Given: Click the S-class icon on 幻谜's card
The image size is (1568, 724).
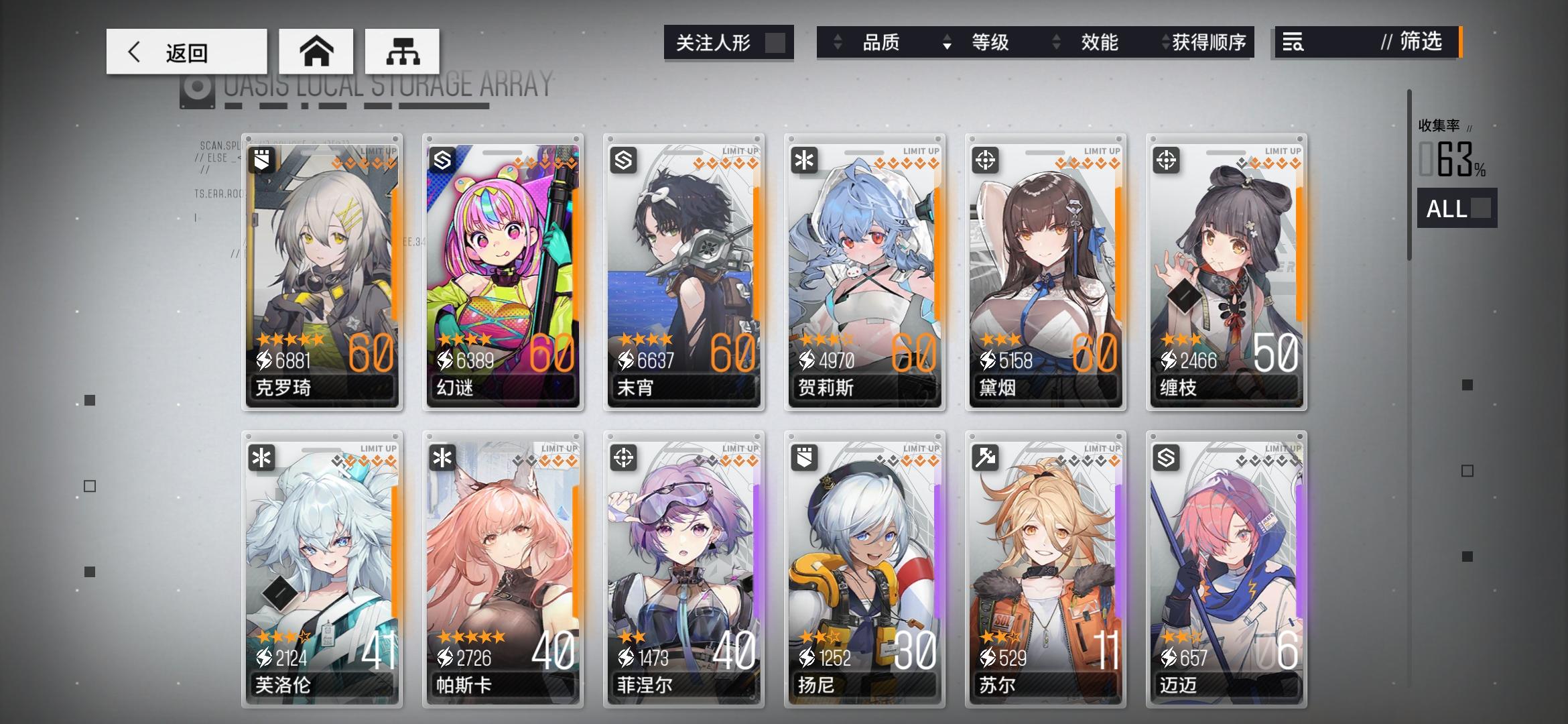Looking at the screenshot, I should tap(442, 159).
